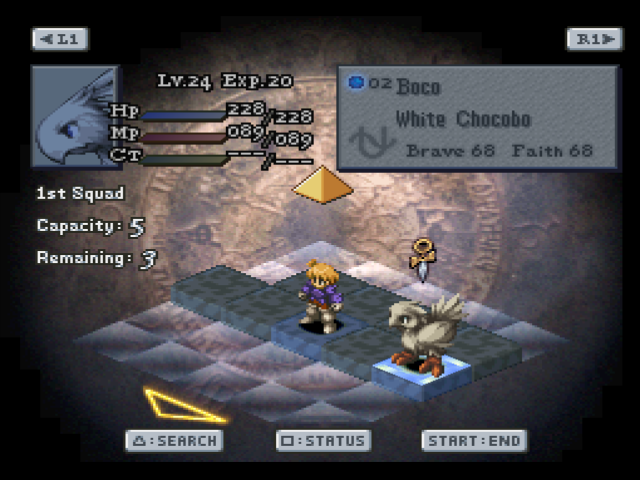Pick the blond purple-armored unit on the formation

(321, 295)
